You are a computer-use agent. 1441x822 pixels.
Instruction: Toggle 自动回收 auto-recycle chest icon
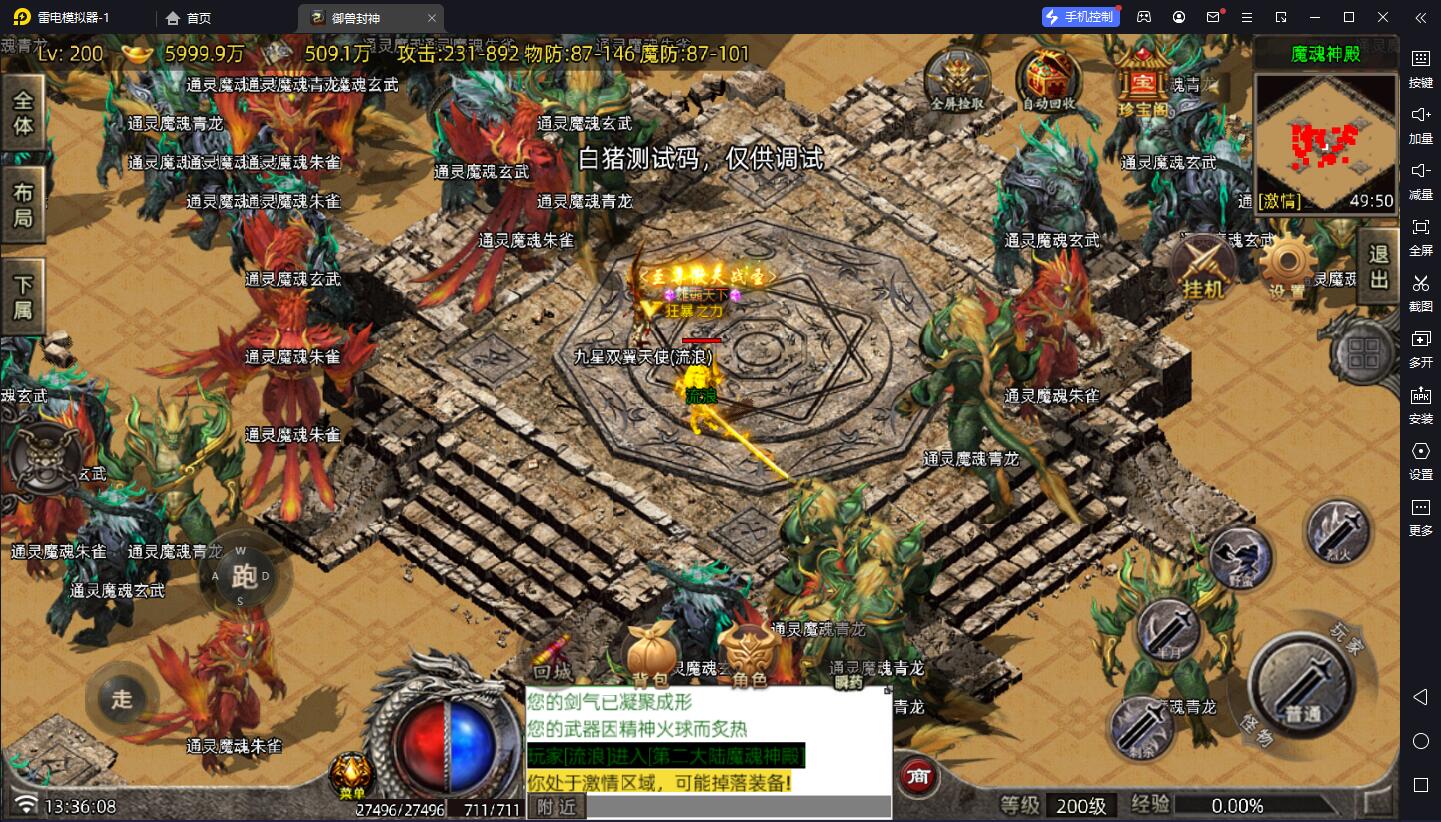1049,78
